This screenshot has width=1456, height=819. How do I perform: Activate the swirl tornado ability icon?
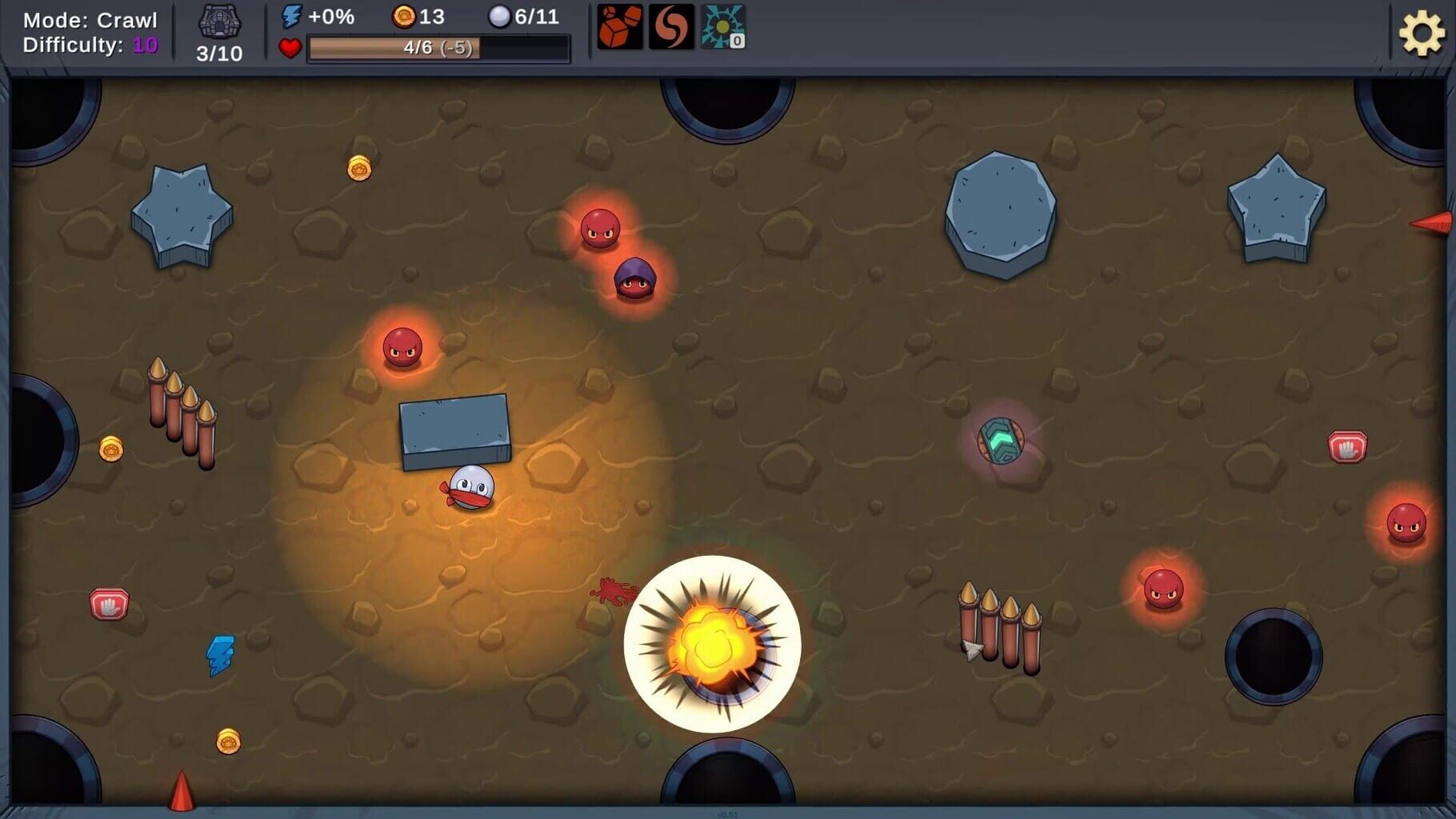click(x=671, y=30)
